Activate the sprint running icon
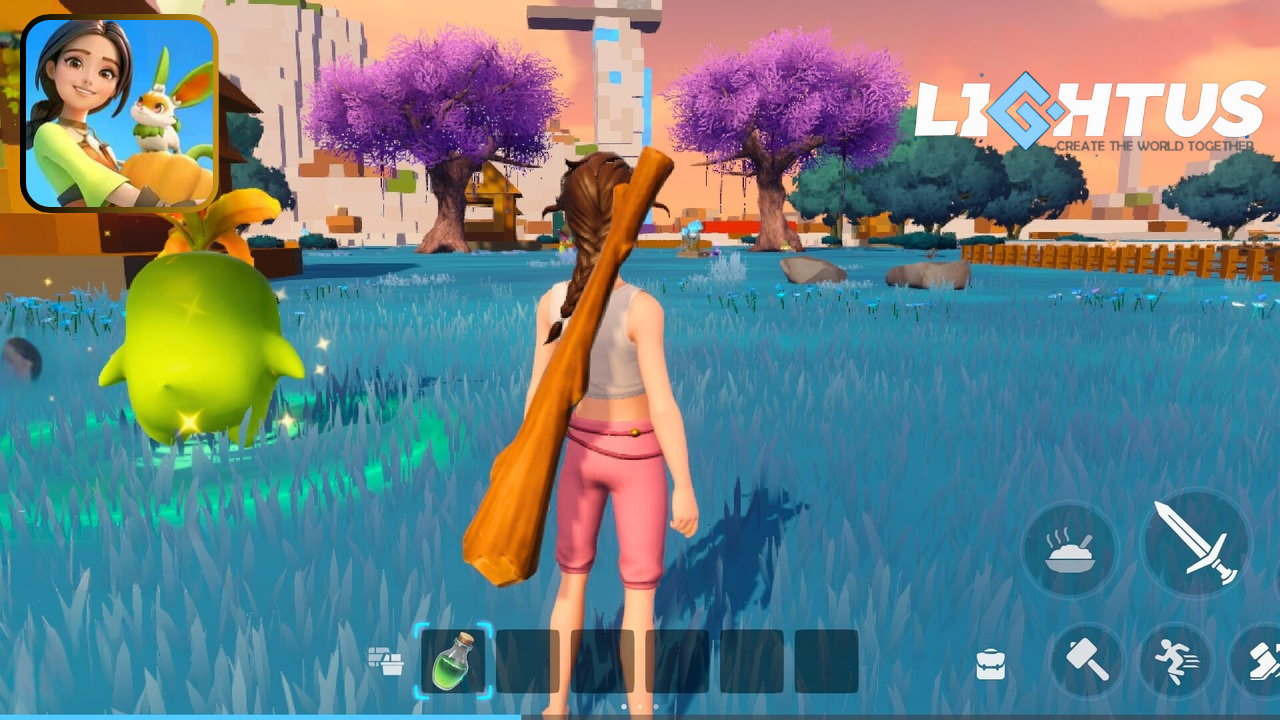Viewport: 1280px width, 720px height. [x=1176, y=660]
